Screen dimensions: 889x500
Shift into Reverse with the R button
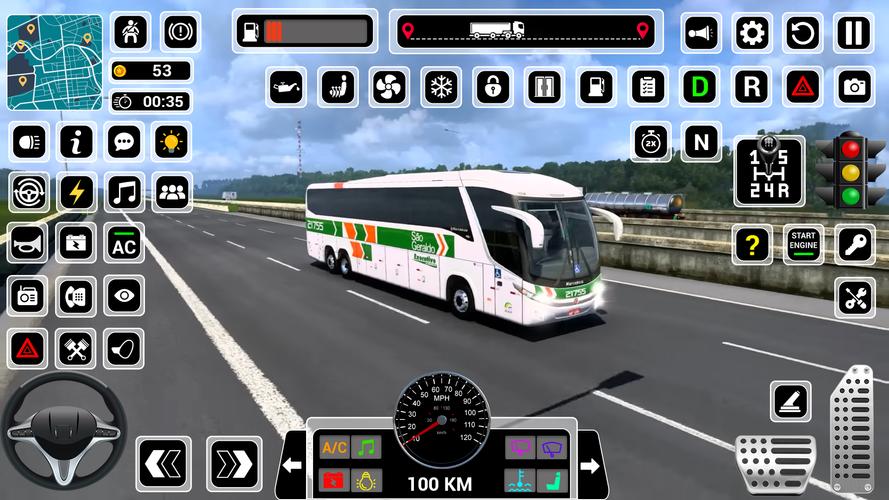coord(751,87)
